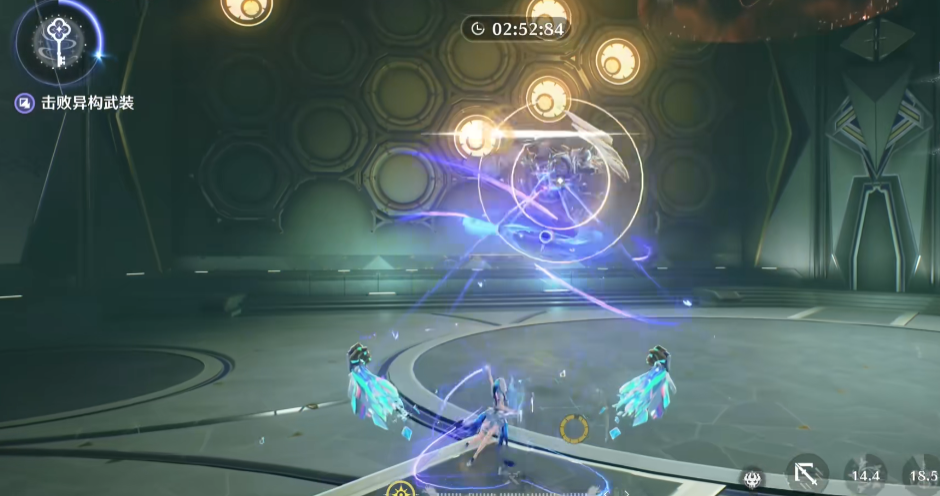940x496 pixels.
Task: Select the 击败异构武装 objective tracker
Action: pyautogui.click(x=76, y=102)
